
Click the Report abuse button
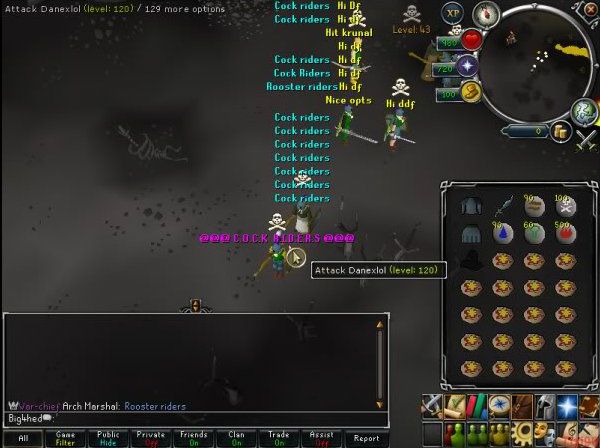[x=366, y=438]
